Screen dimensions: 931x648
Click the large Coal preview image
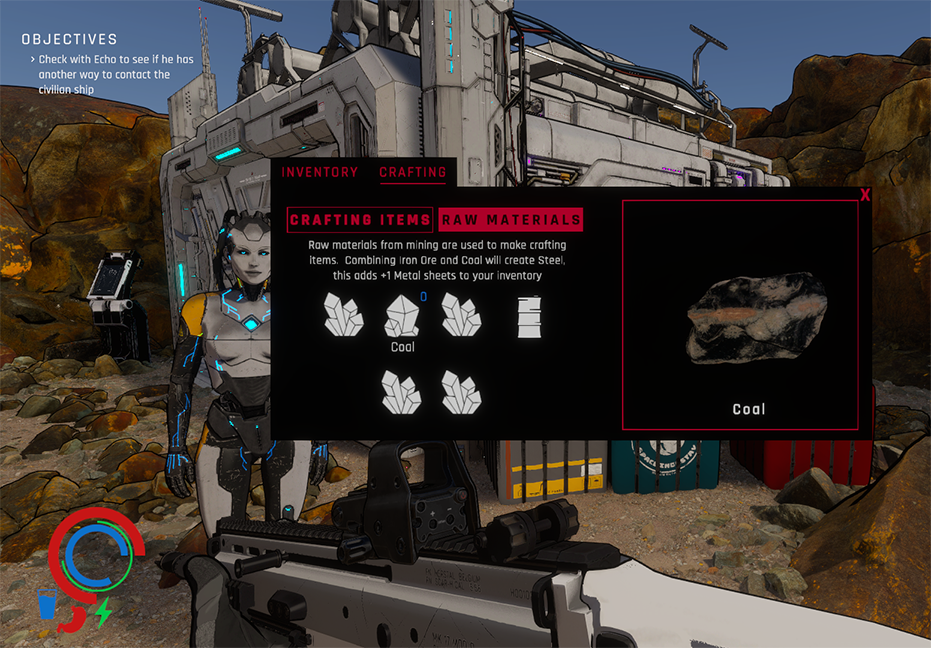tap(756, 318)
